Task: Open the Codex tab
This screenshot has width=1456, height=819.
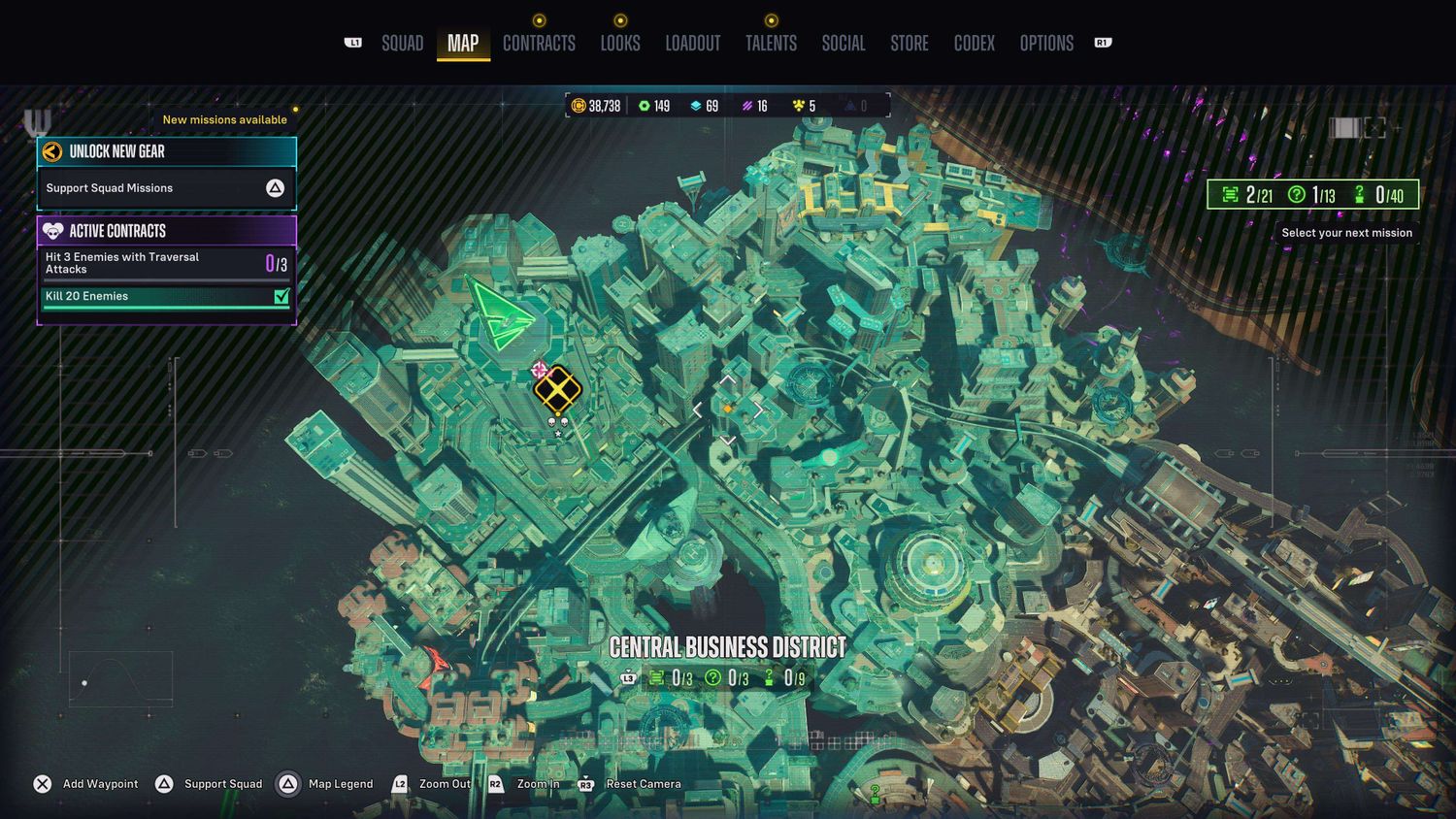Action: click(974, 44)
